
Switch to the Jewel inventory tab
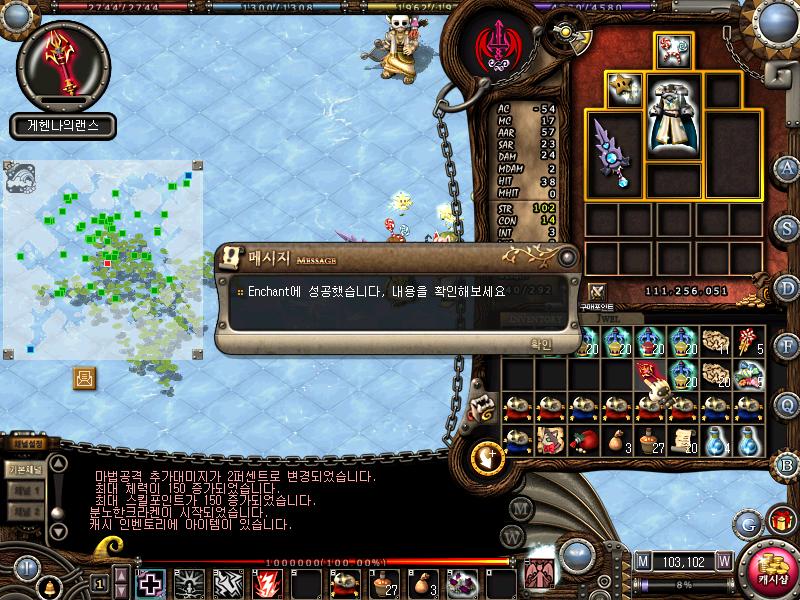610,322
